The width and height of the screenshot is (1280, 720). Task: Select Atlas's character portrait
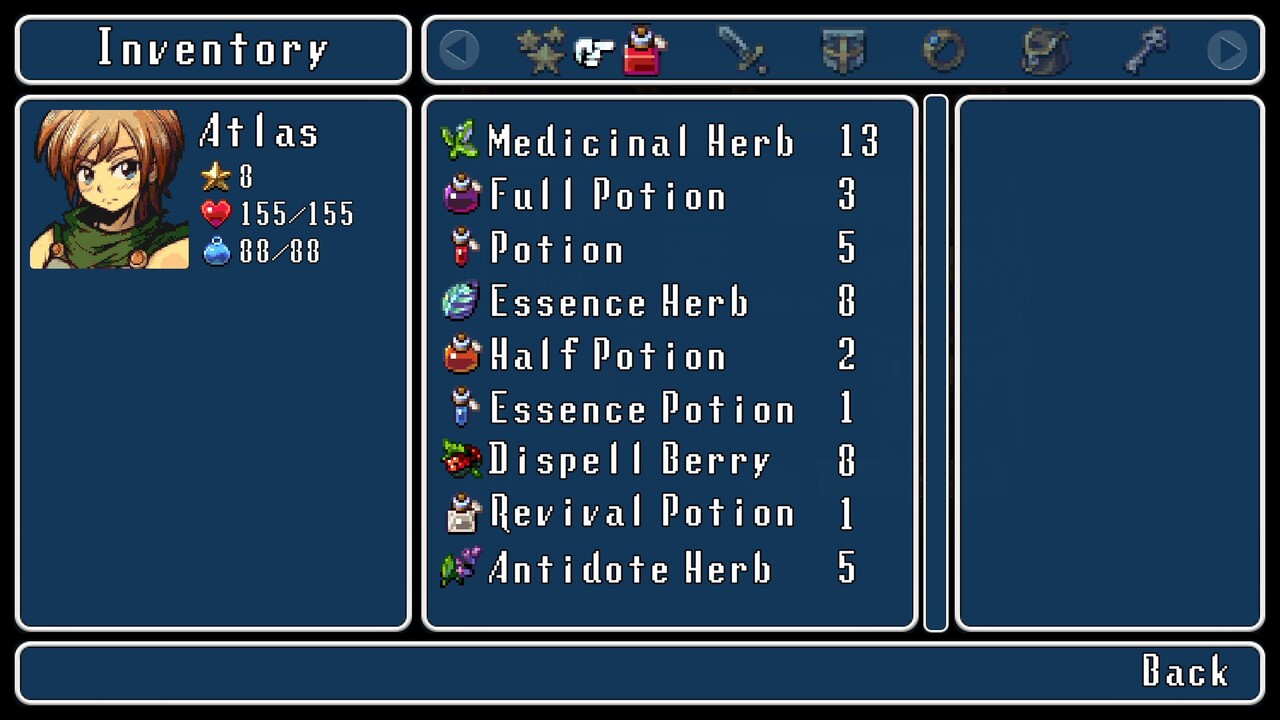109,189
